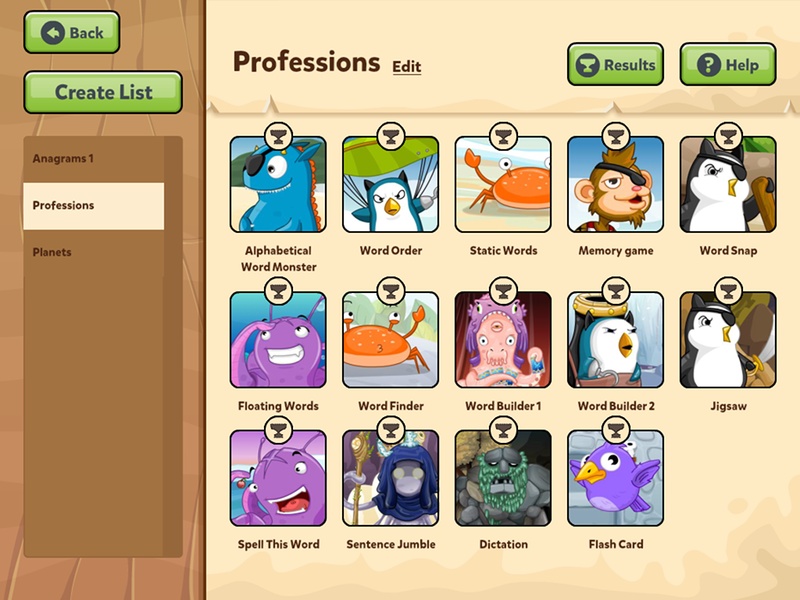Start the Alphabetical Word Monster game
Image resolution: width=800 pixels, height=600 pixels.
pos(278,185)
